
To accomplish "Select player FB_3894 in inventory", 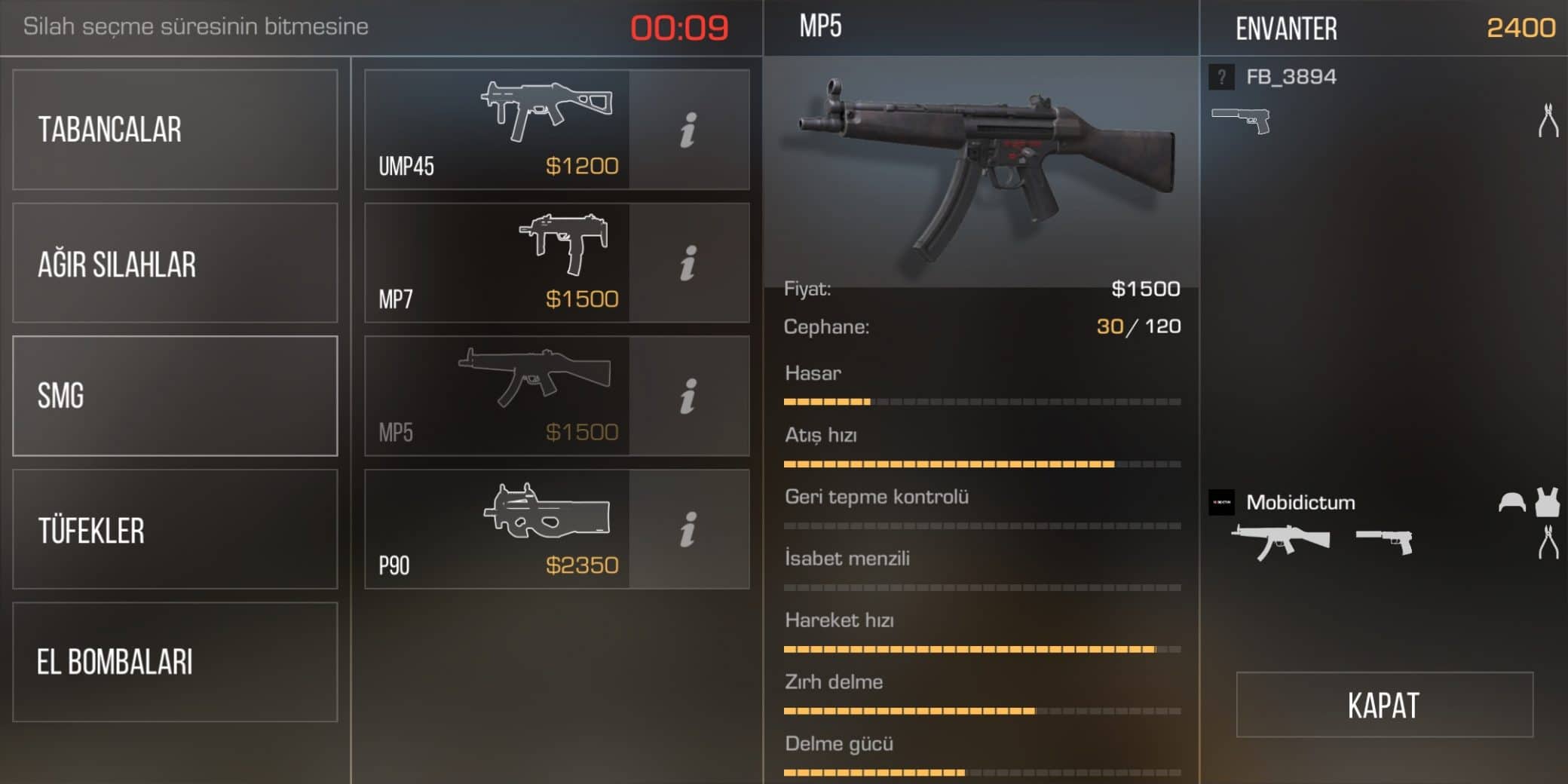I will coord(1291,77).
